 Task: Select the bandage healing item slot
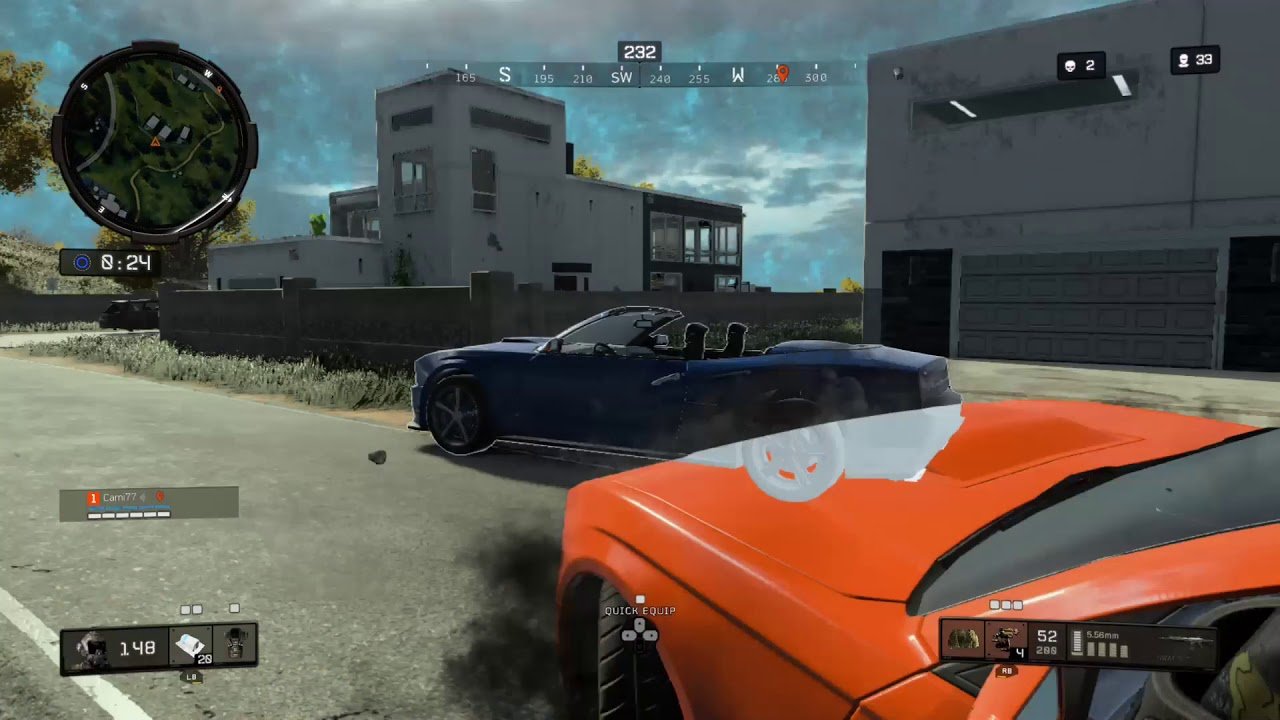(x=189, y=647)
